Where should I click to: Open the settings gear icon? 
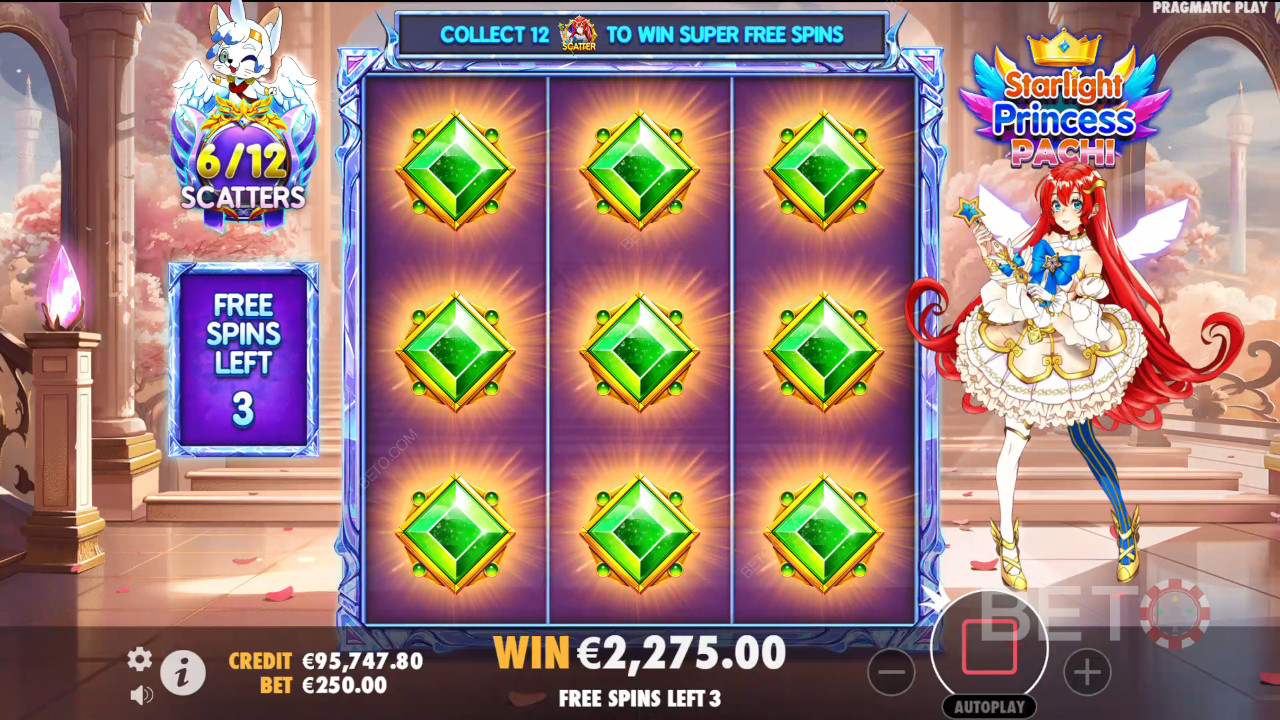[139, 658]
